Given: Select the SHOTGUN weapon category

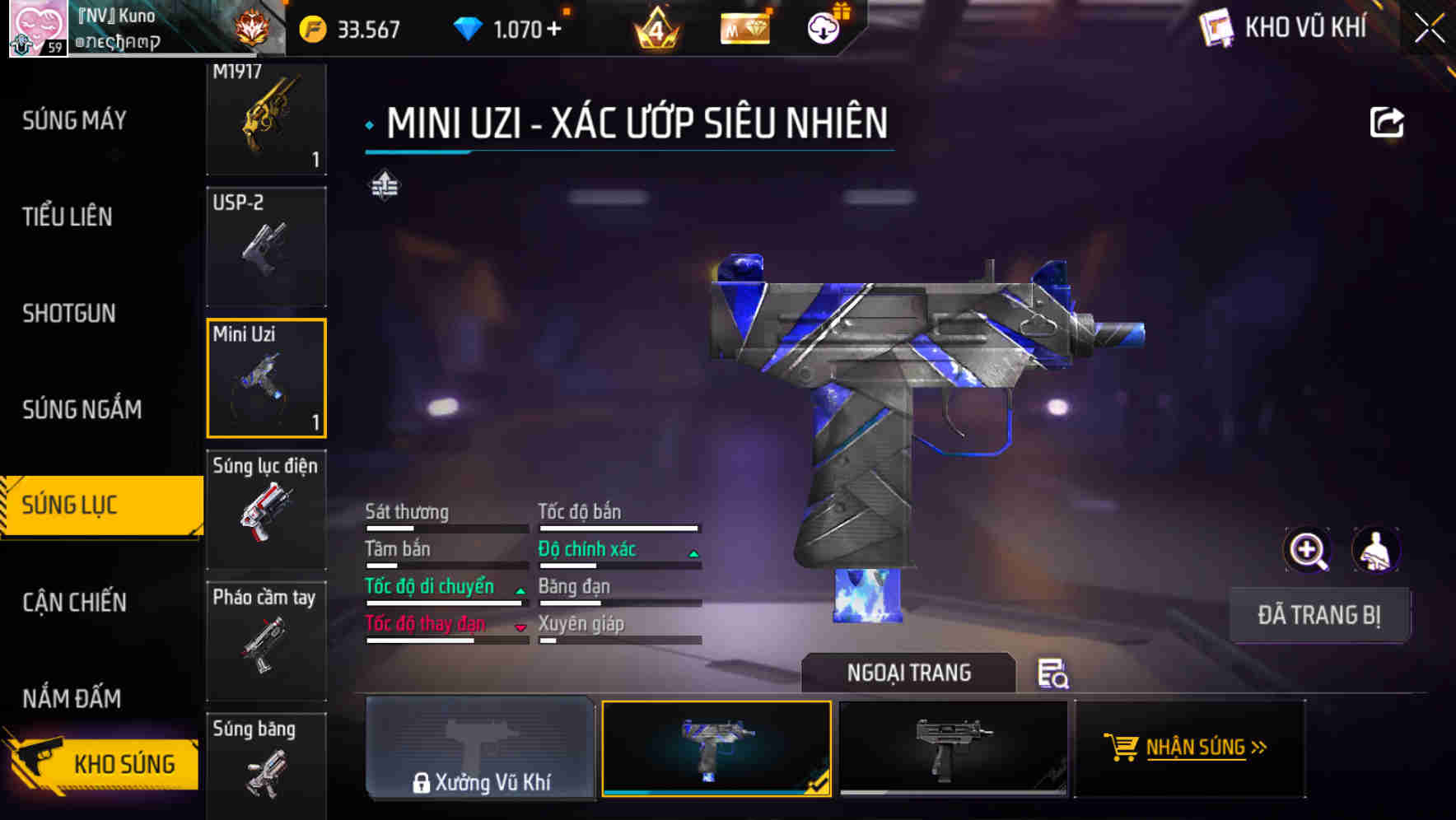Looking at the screenshot, I should pos(69,314).
